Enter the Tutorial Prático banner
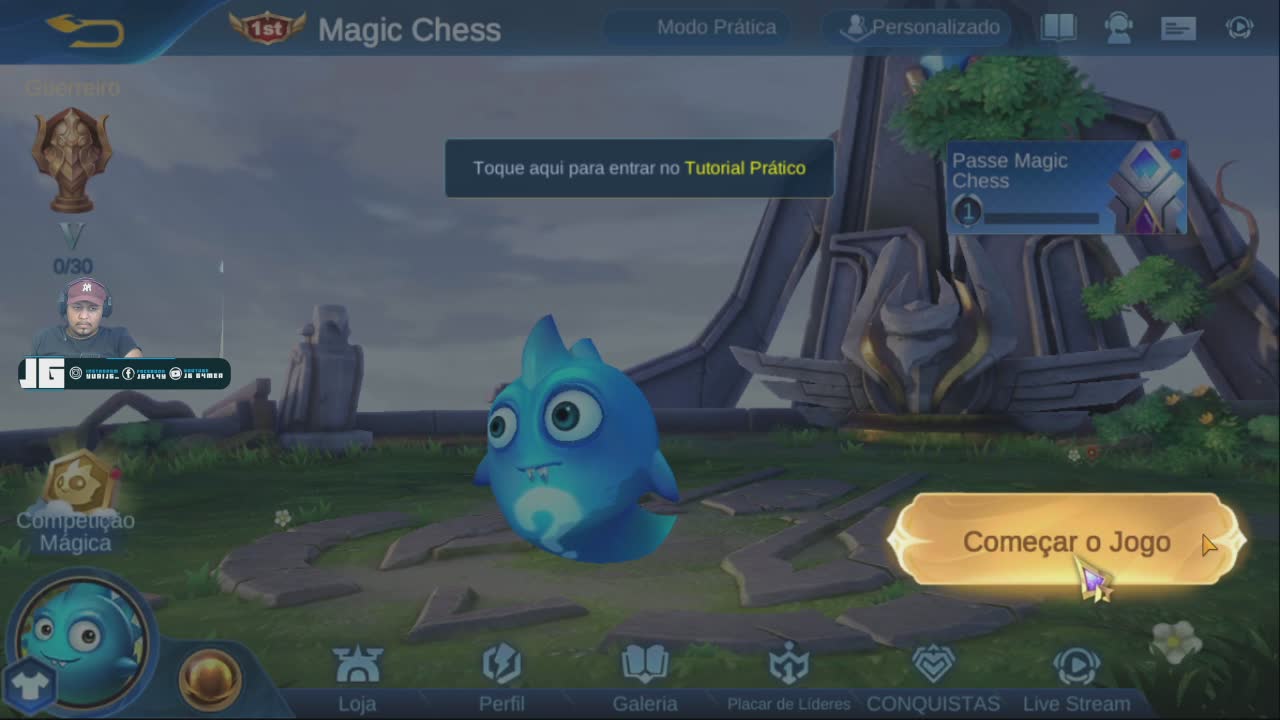The height and width of the screenshot is (720, 1280). pyautogui.click(x=639, y=168)
